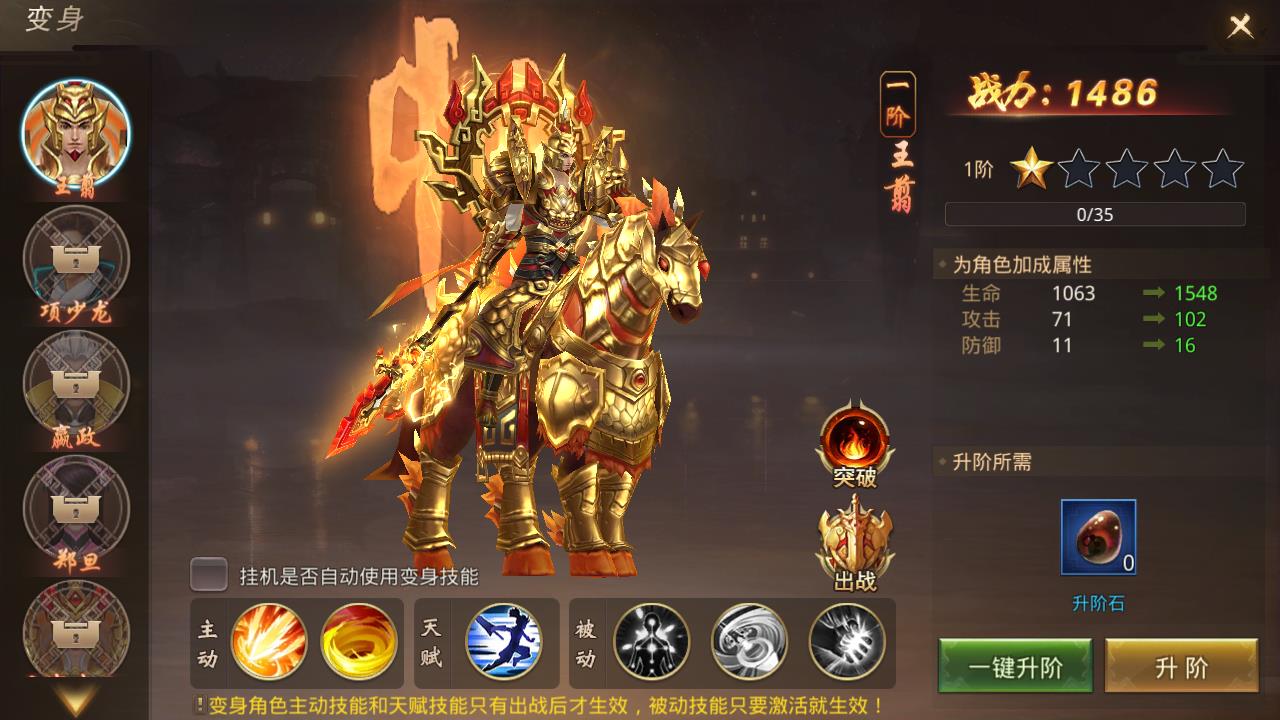Image resolution: width=1280 pixels, height=720 pixels.
Task: Show the blue running figure talent skill
Action: pyautogui.click(x=503, y=641)
